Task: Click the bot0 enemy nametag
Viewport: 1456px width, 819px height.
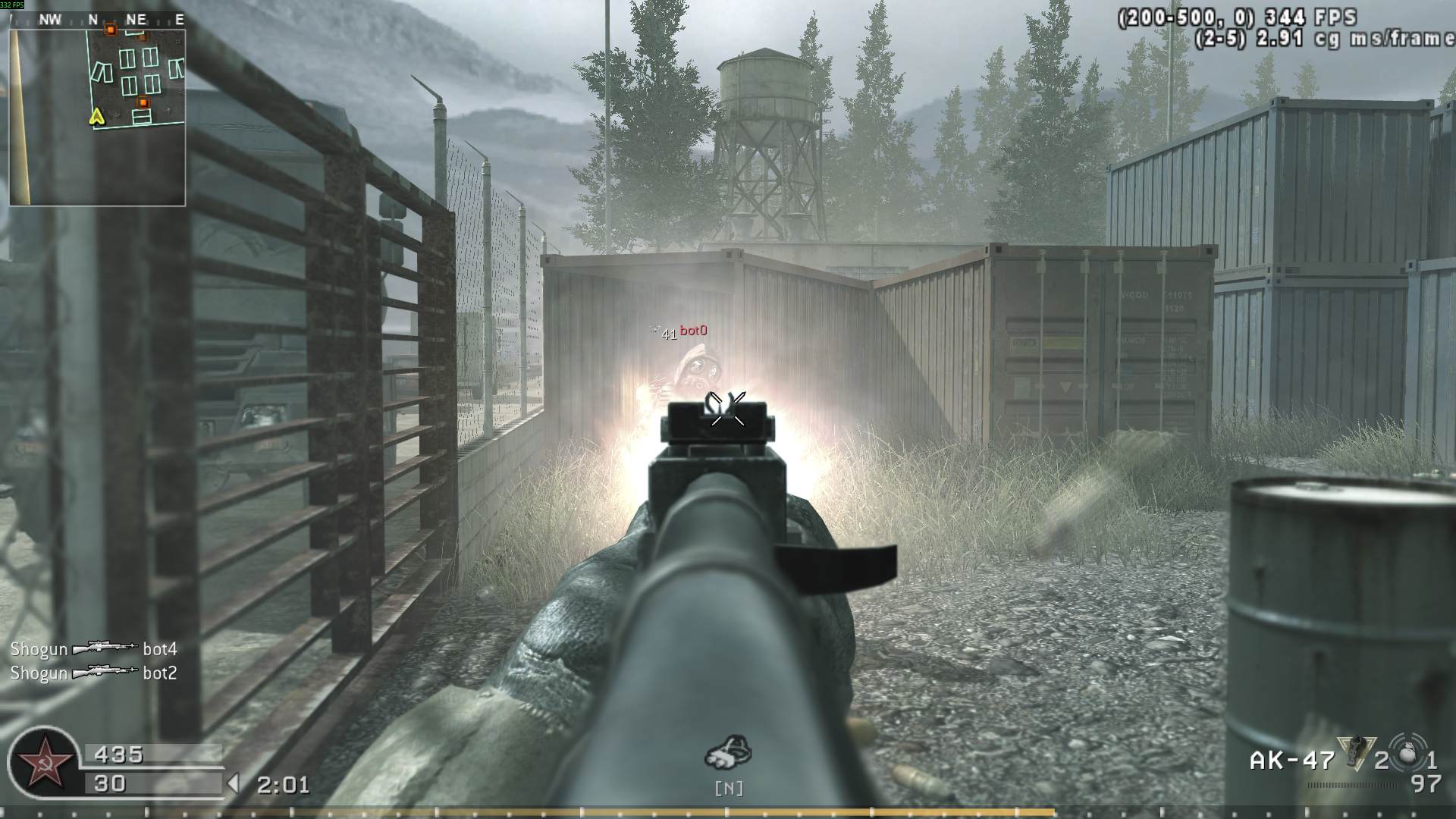Action: pos(695,330)
